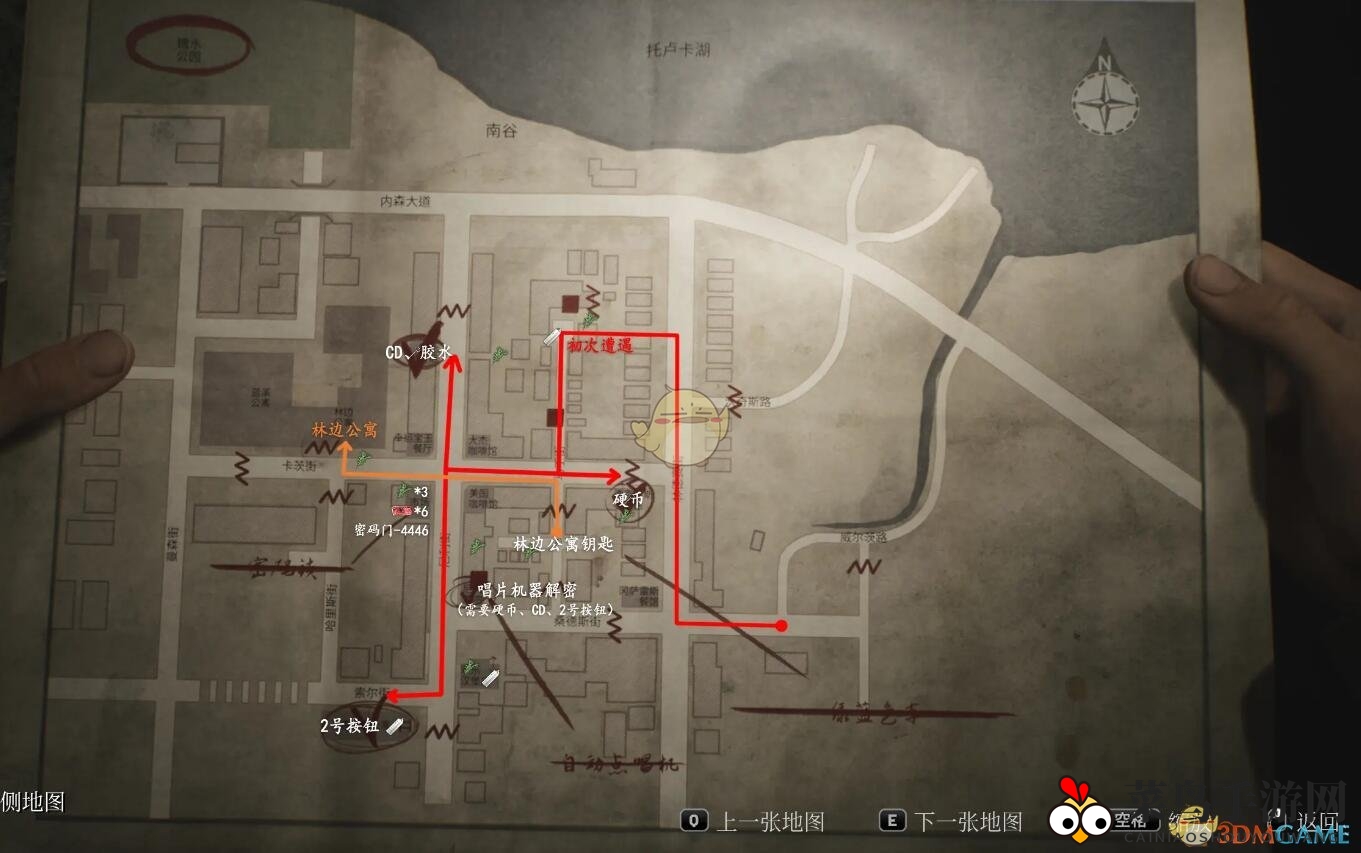Screen dimensions: 1361x853
Task: Click the 上一张地图 previous map button
Action: pos(748,819)
